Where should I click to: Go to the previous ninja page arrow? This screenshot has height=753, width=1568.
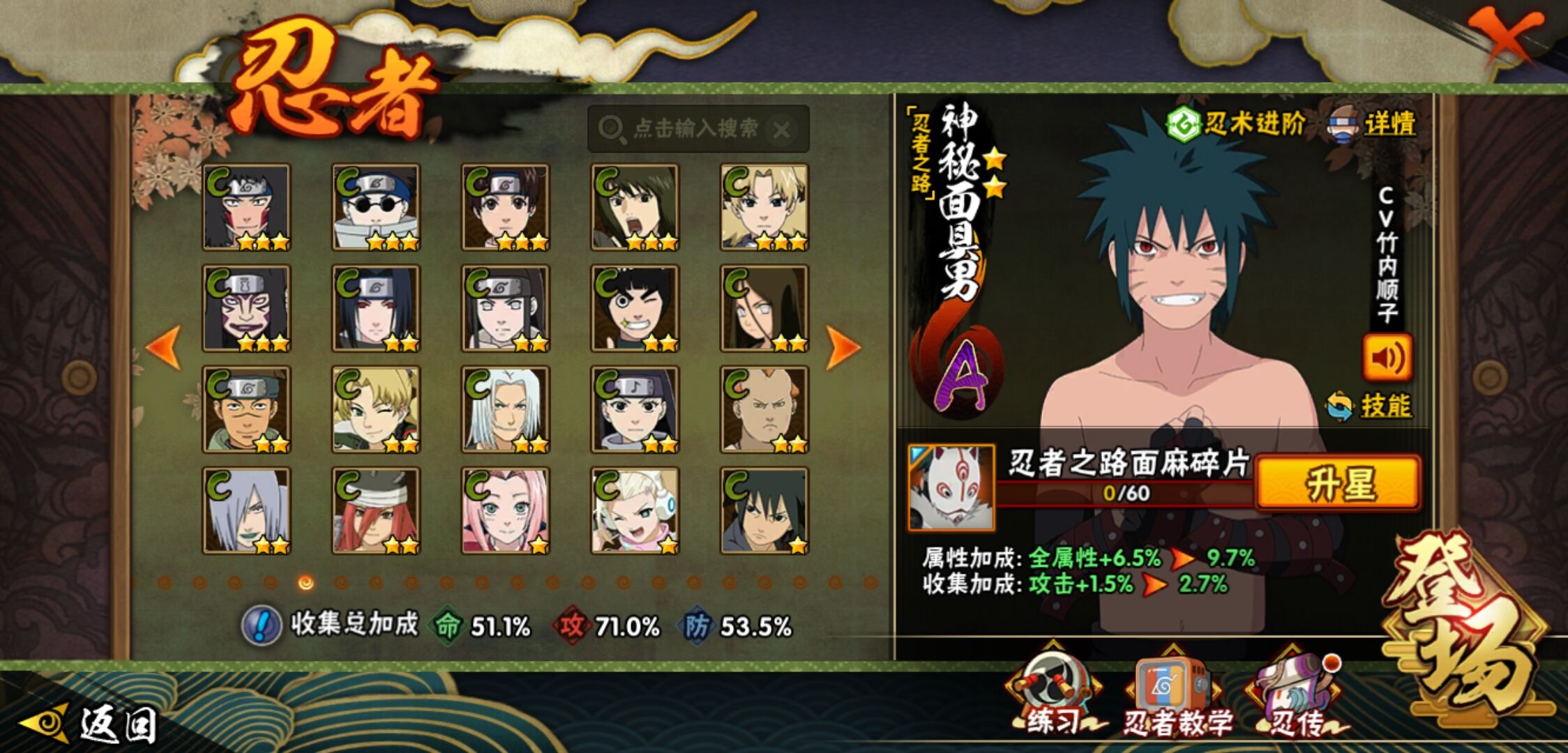[165, 347]
